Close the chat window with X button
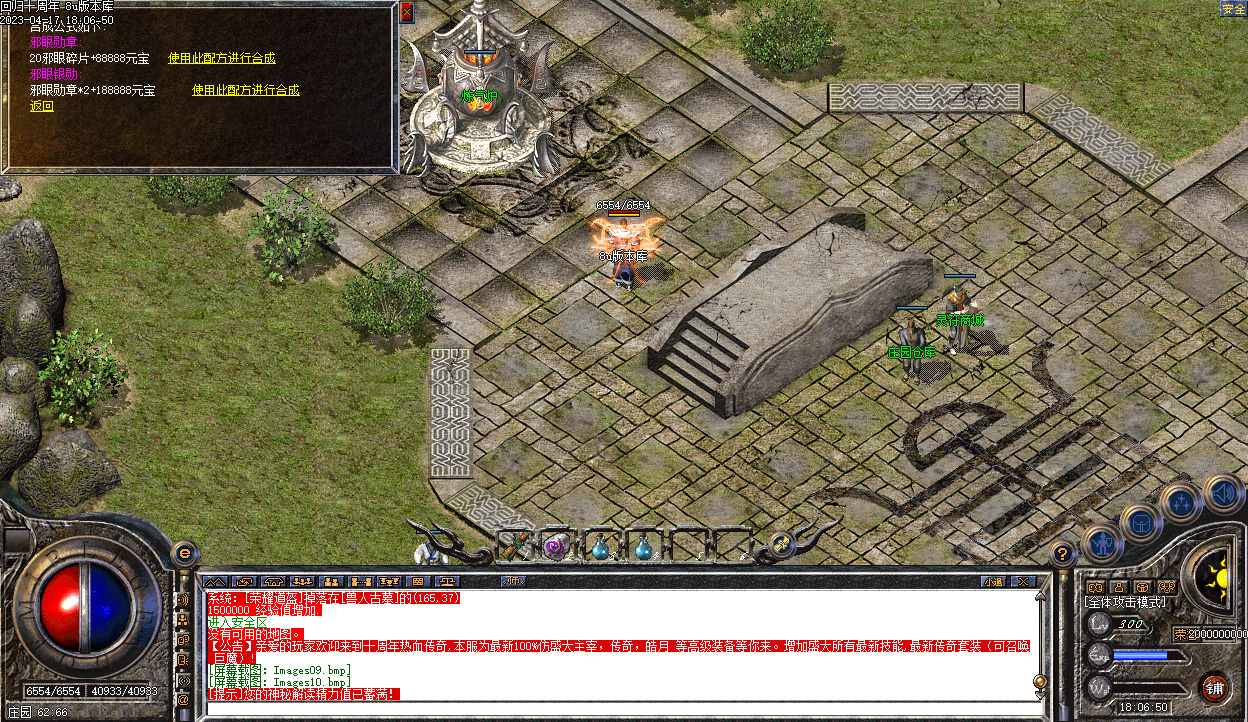 [x=1022, y=581]
